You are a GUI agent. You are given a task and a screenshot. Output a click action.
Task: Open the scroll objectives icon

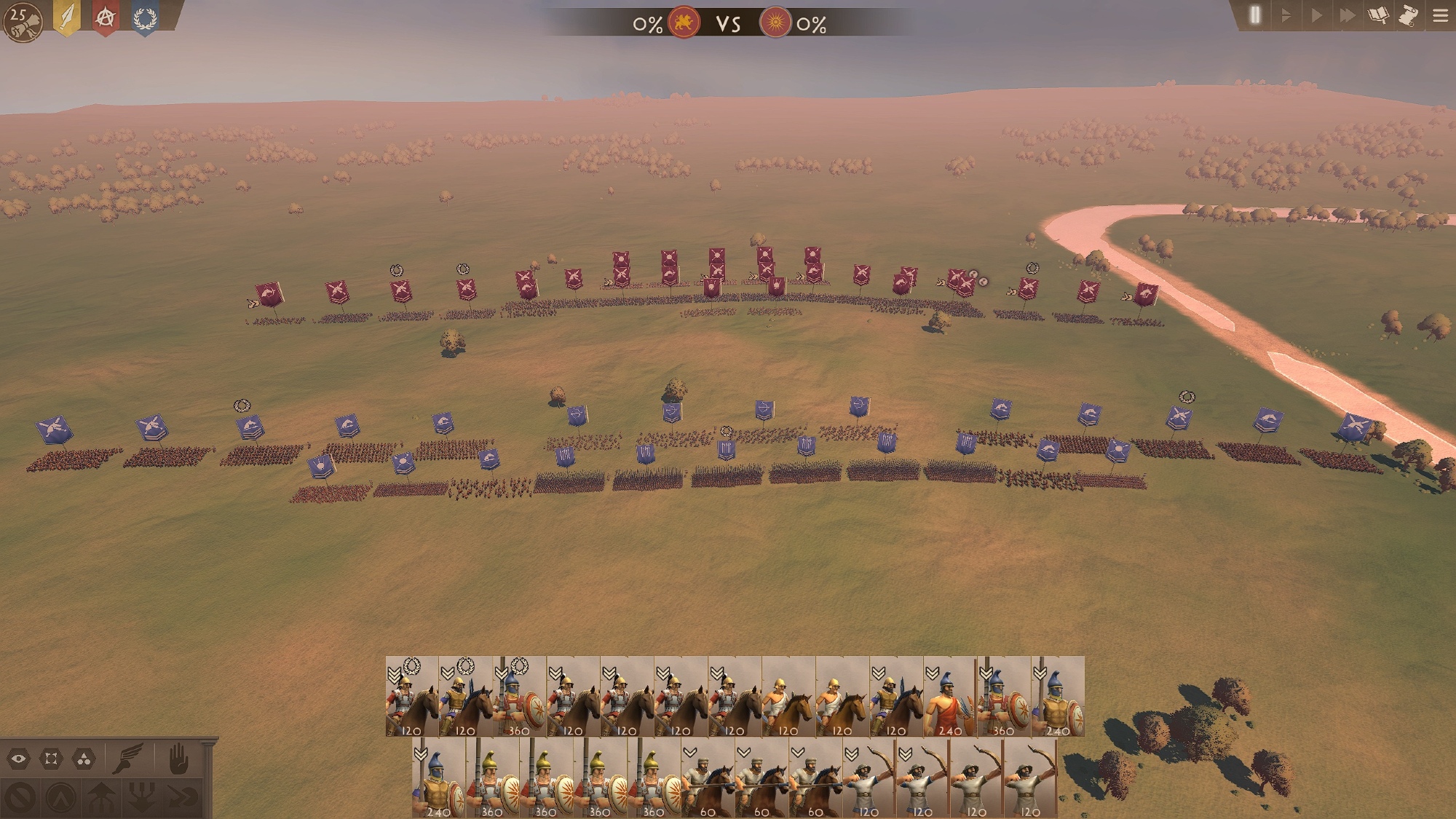click(1409, 15)
